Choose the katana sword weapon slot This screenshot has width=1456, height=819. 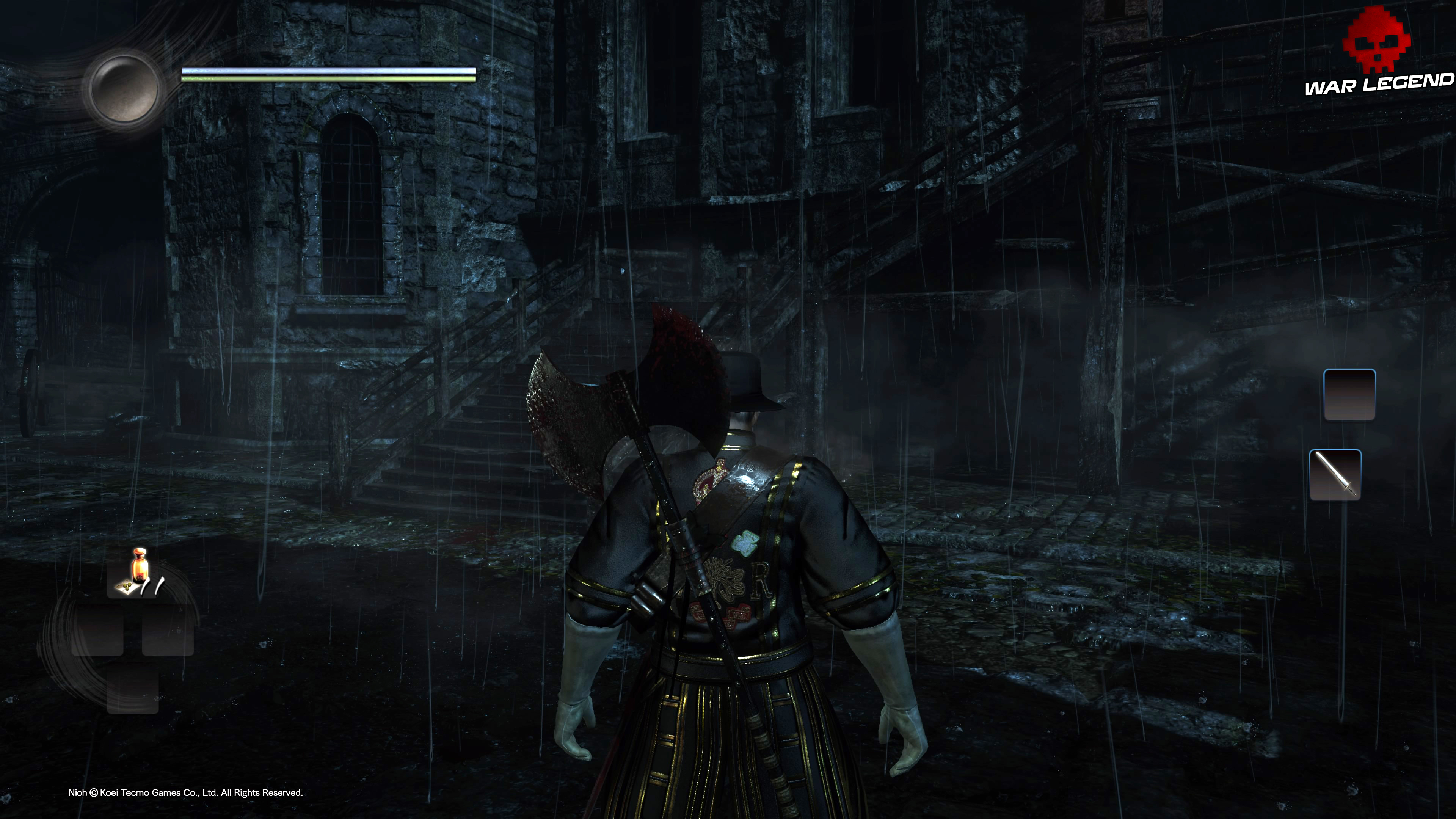coord(1335,475)
